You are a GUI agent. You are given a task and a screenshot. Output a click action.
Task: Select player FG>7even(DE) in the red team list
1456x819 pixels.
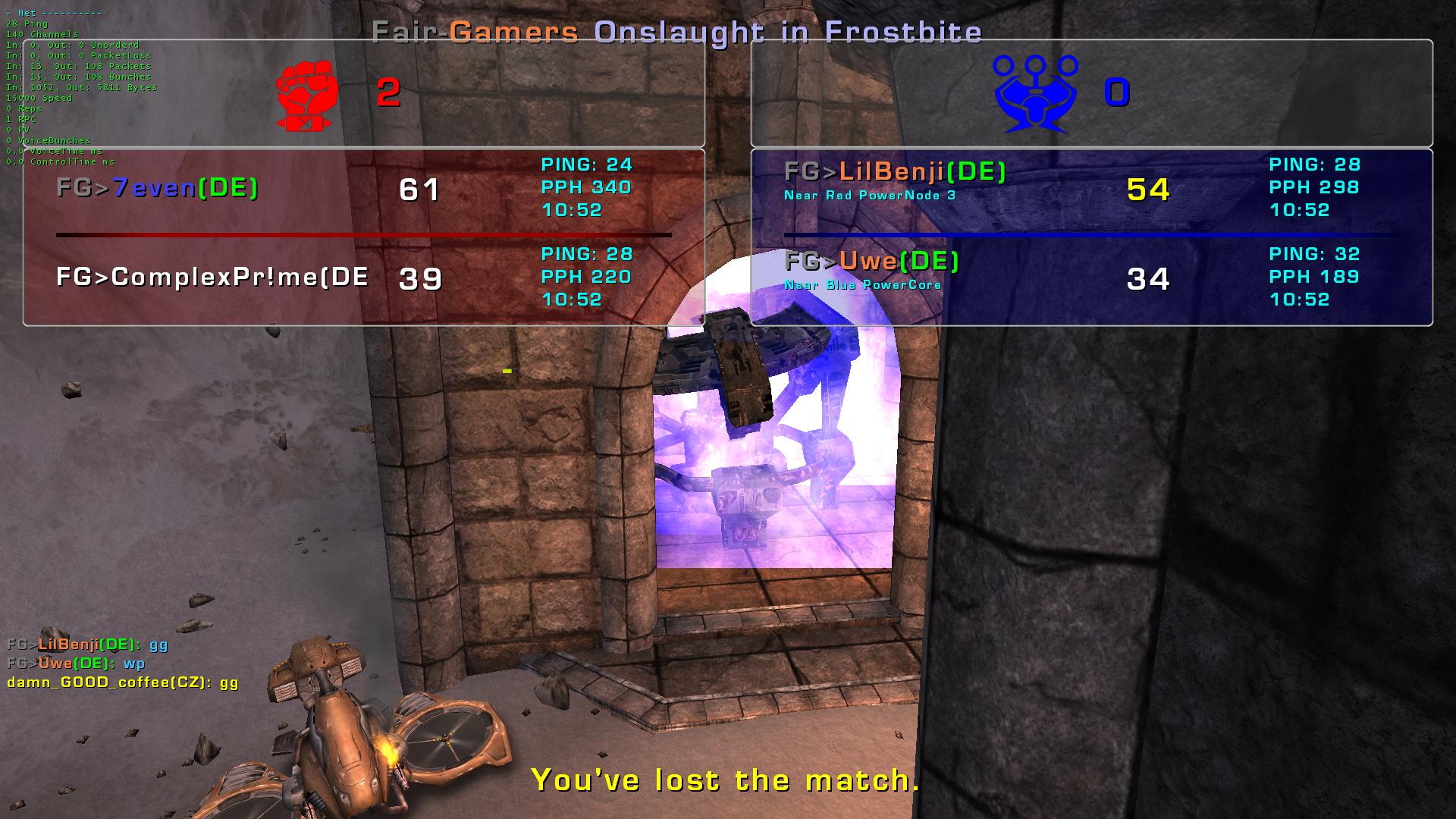coord(158,187)
